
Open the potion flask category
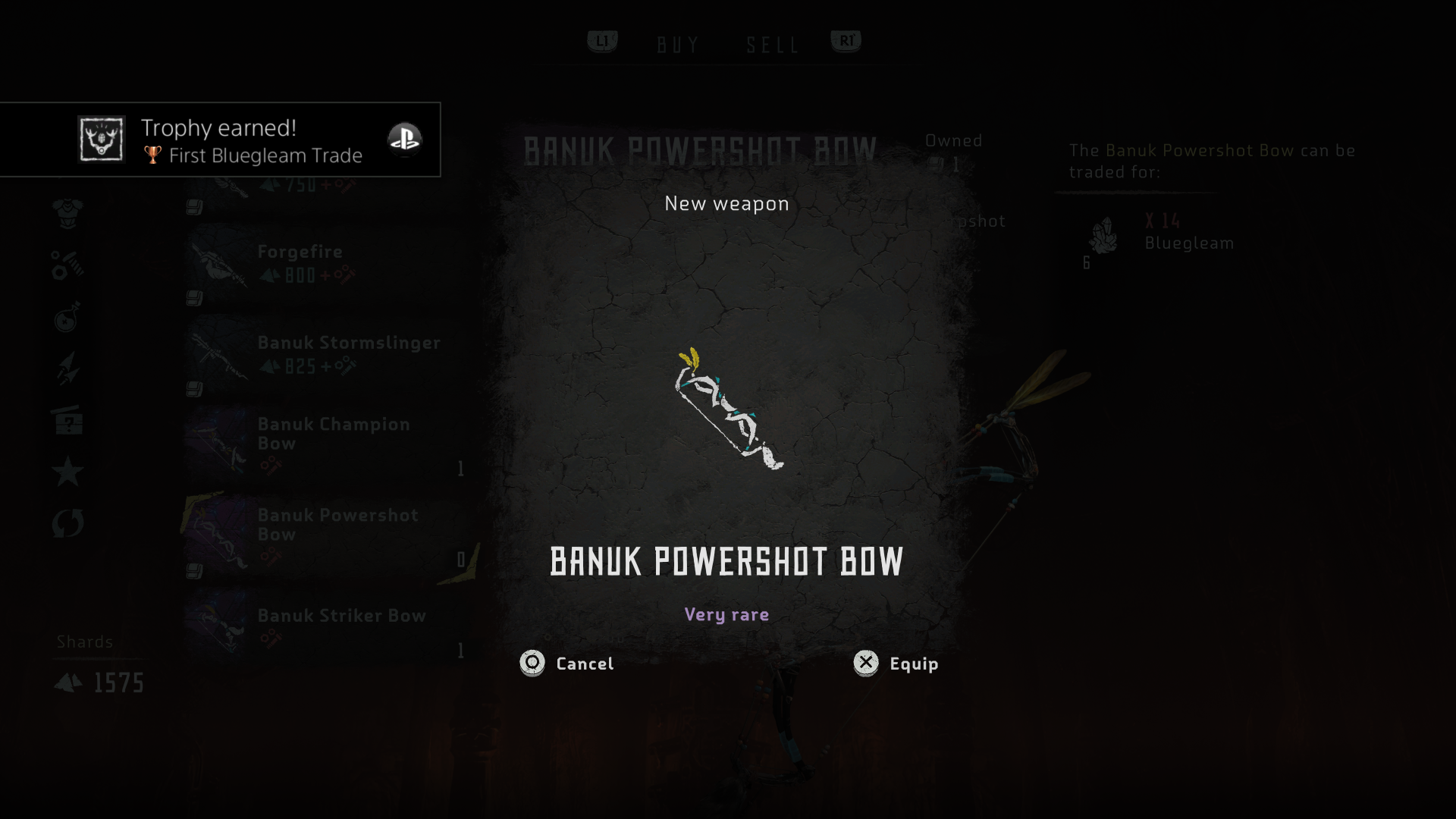67,317
